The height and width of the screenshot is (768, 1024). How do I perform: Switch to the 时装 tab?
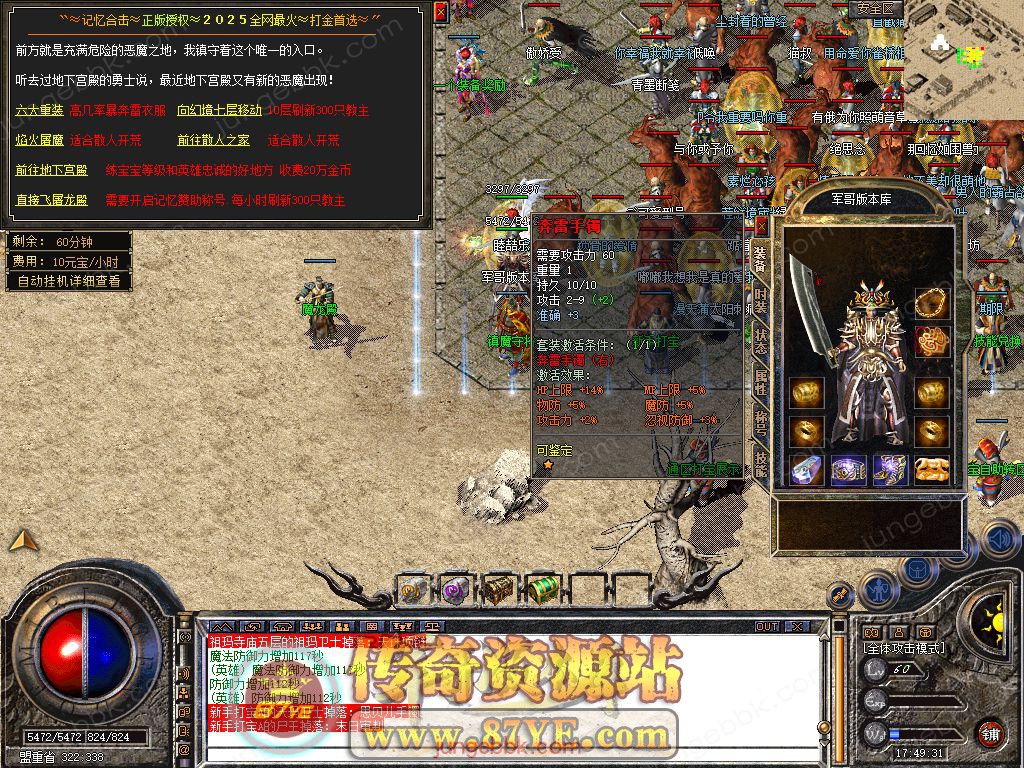761,299
